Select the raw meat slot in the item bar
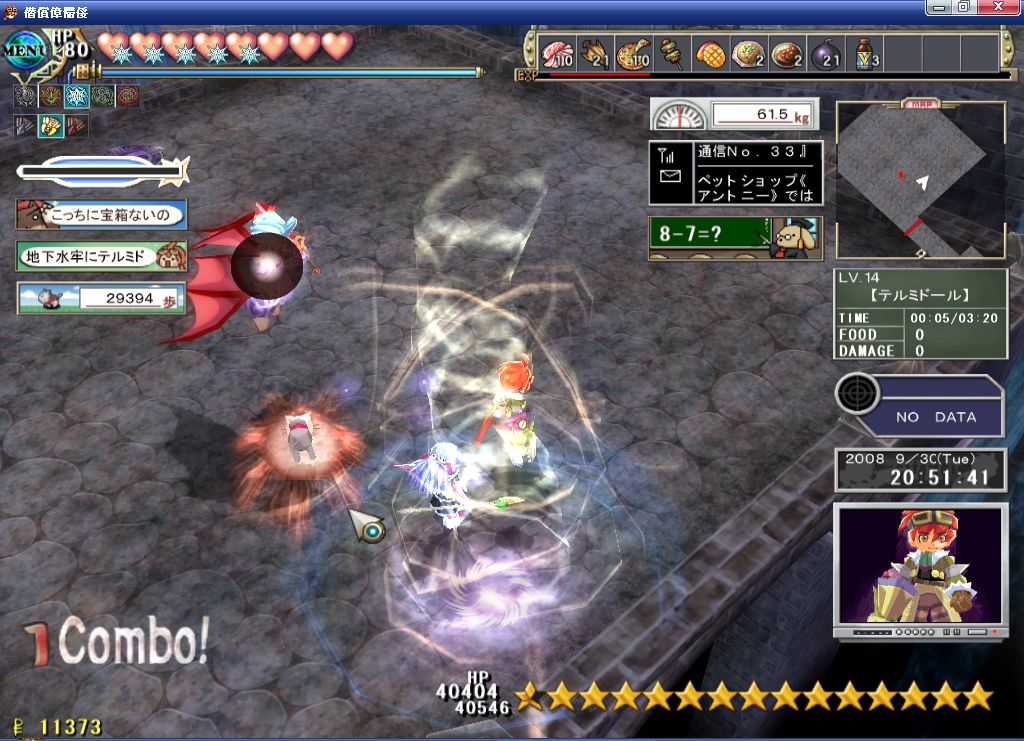1024x741 pixels. (x=556, y=53)
